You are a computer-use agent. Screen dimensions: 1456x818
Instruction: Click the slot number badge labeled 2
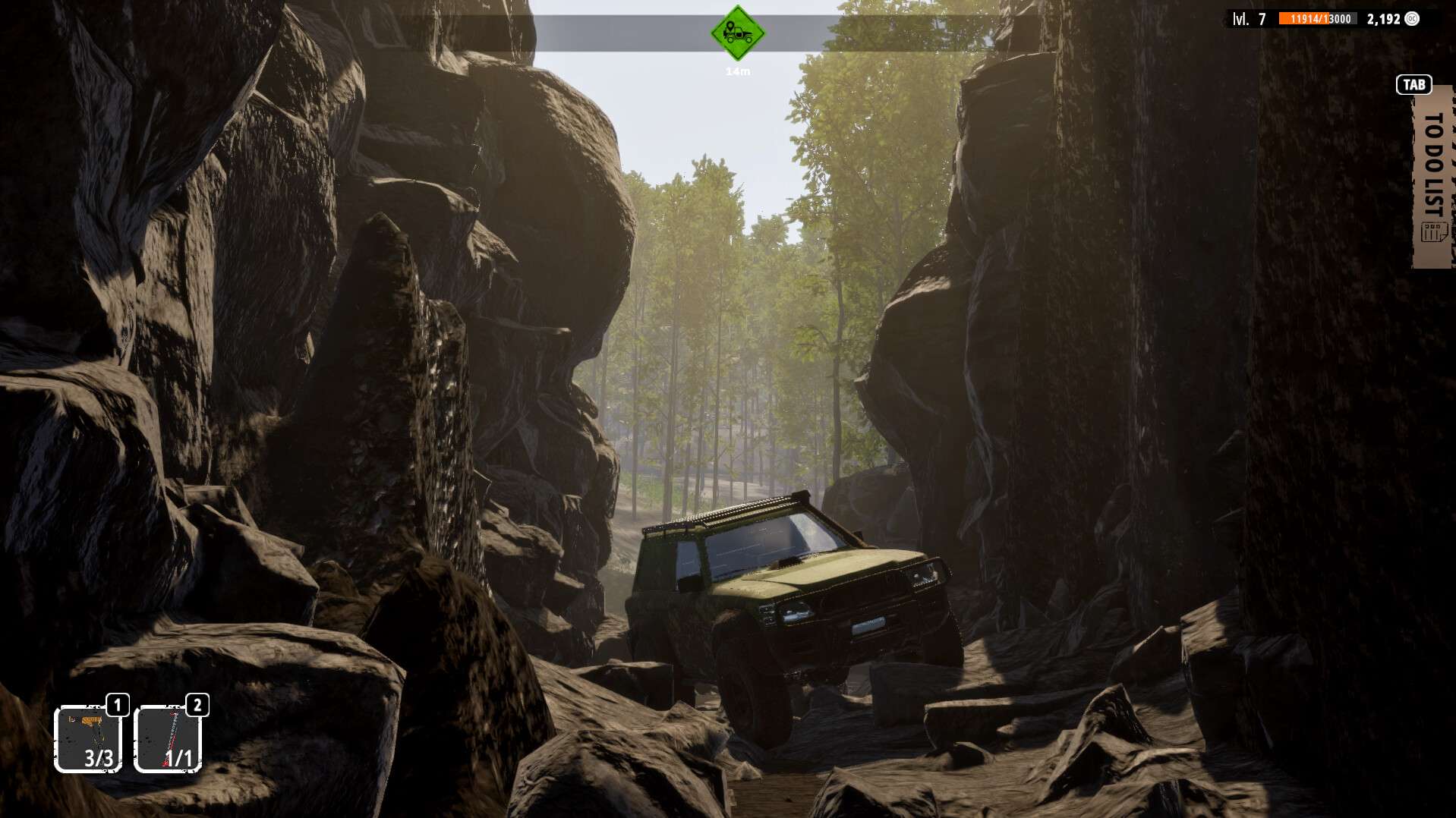pos(196,705)
